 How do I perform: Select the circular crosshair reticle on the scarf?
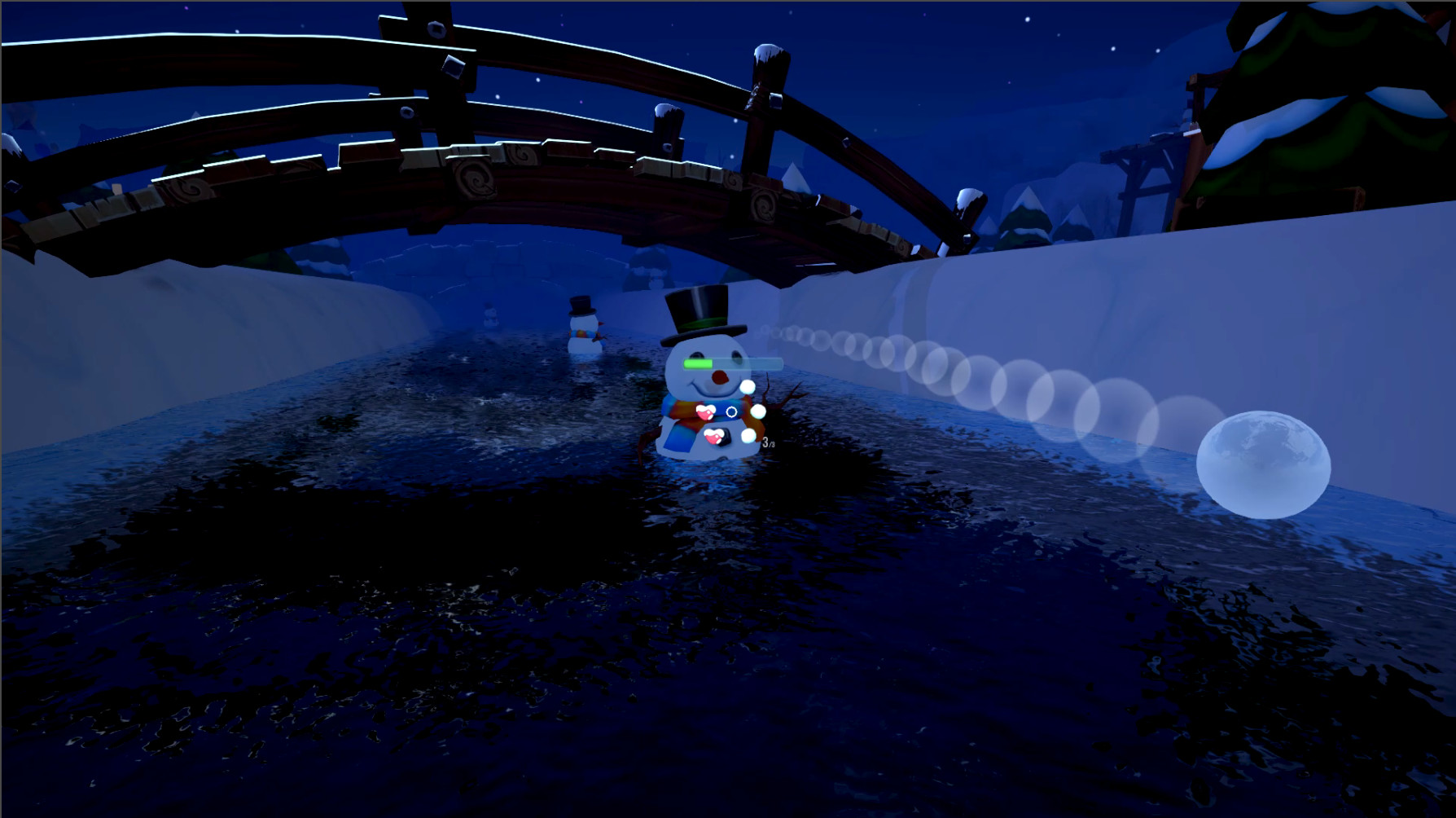[x=730, y=412]
